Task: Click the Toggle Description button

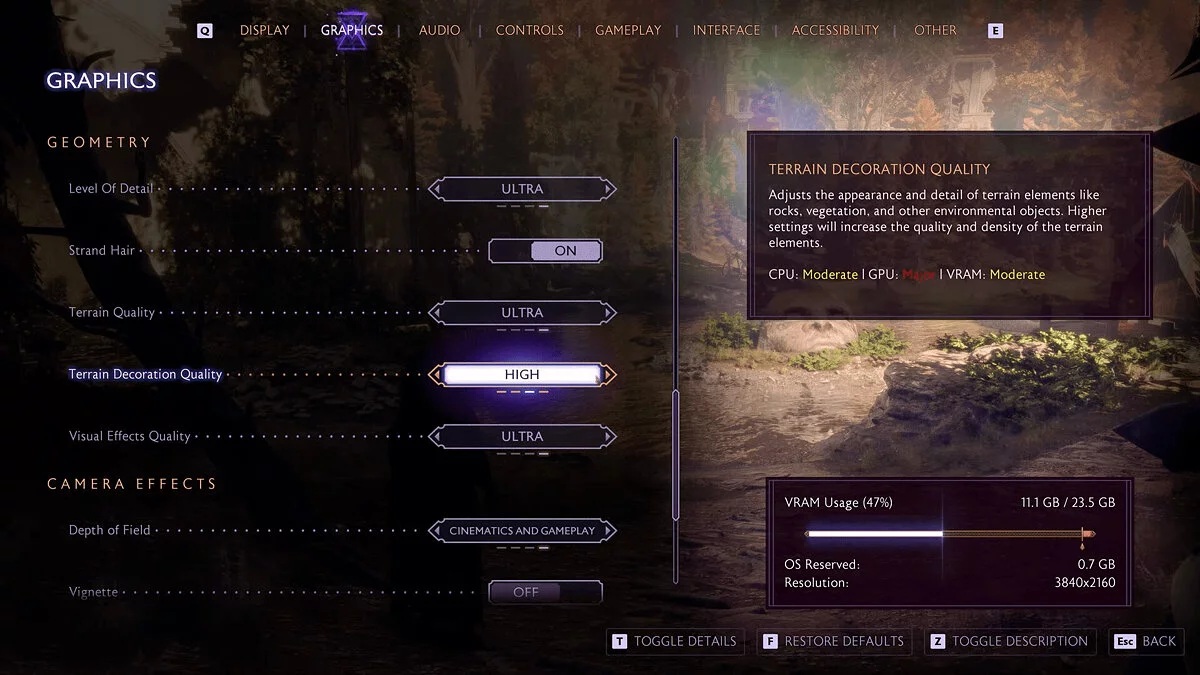Action: [x=1009, y=641]
